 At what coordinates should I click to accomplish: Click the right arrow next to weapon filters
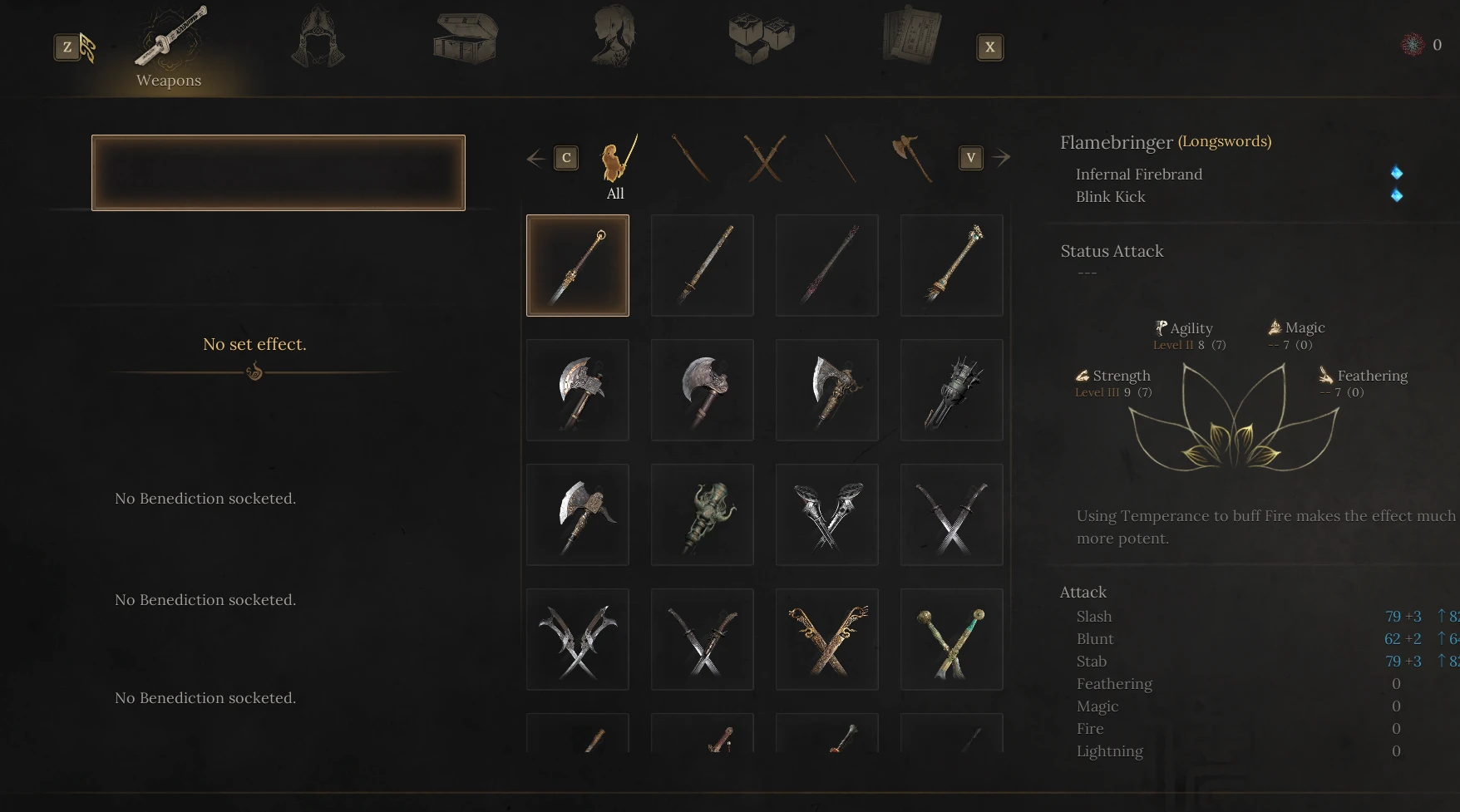1001,157
